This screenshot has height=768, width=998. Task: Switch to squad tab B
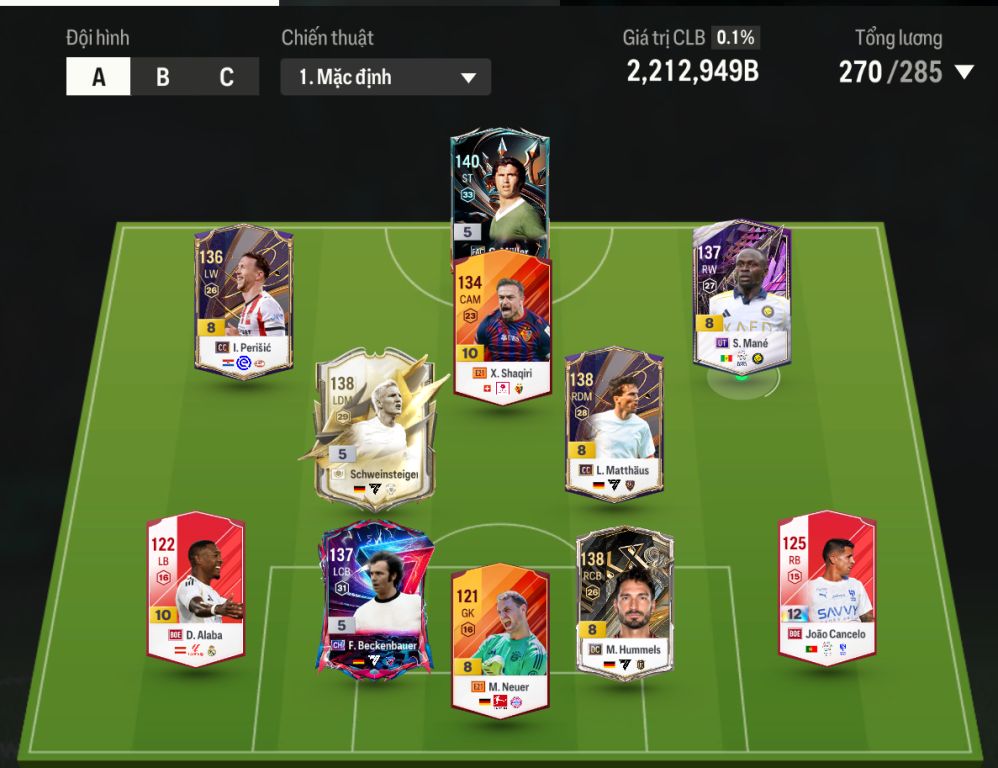[162, 77]
